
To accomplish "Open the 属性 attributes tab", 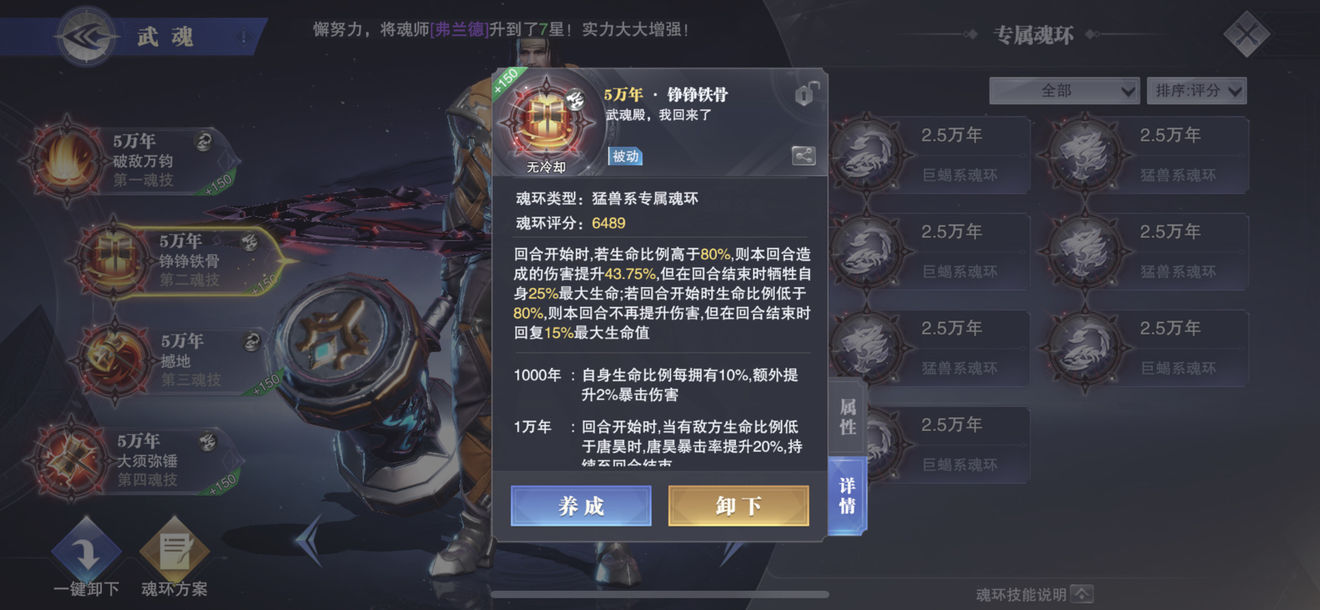I will click(x=847, y=415).
